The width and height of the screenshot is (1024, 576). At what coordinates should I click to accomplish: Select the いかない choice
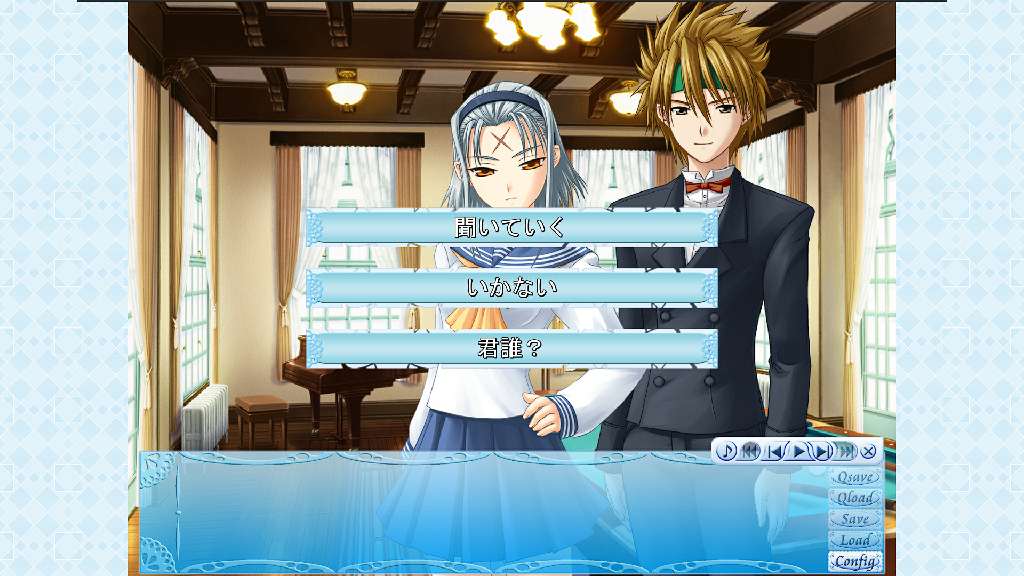click(x=511, y=288)
